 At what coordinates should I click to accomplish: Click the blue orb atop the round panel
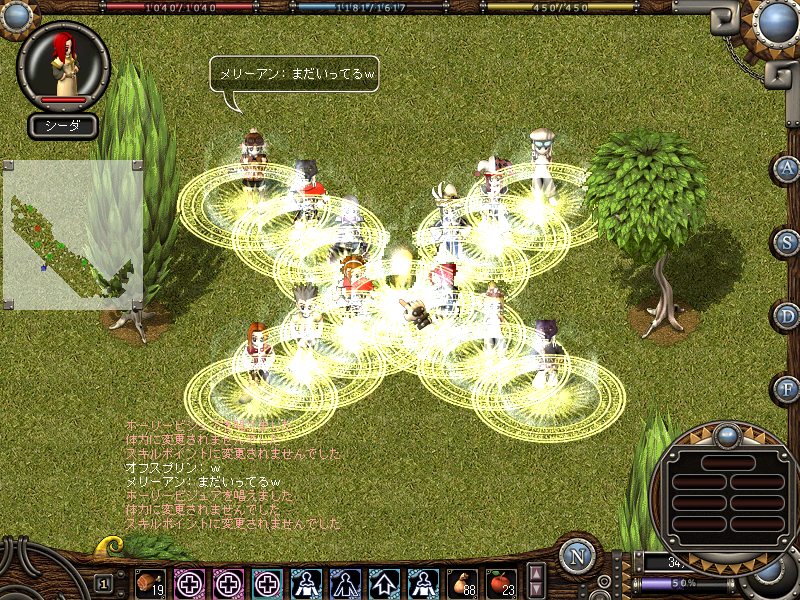point(727,436)
